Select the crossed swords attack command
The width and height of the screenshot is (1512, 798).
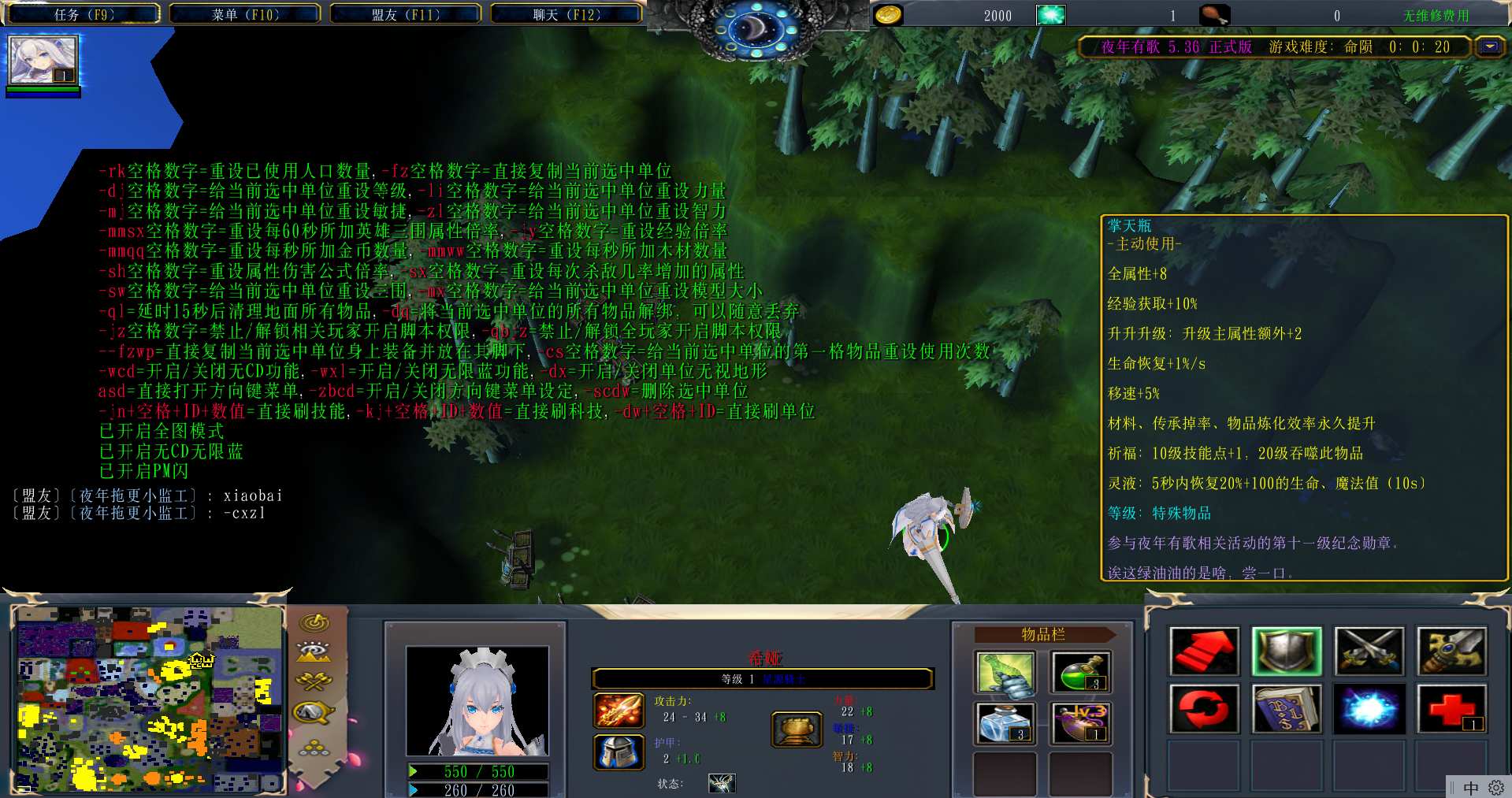(1369, 651)
